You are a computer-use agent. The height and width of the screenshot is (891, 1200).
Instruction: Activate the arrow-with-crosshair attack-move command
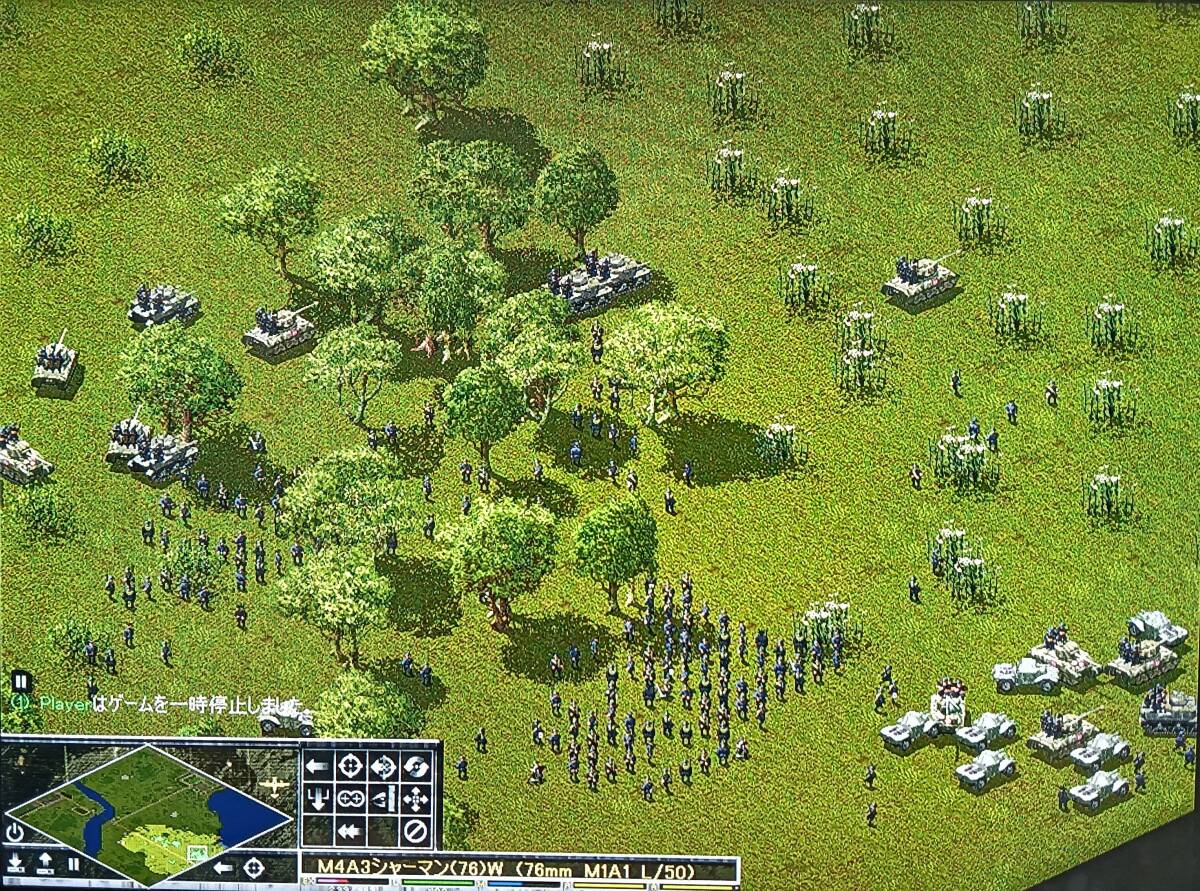click(x=383, y=767)
